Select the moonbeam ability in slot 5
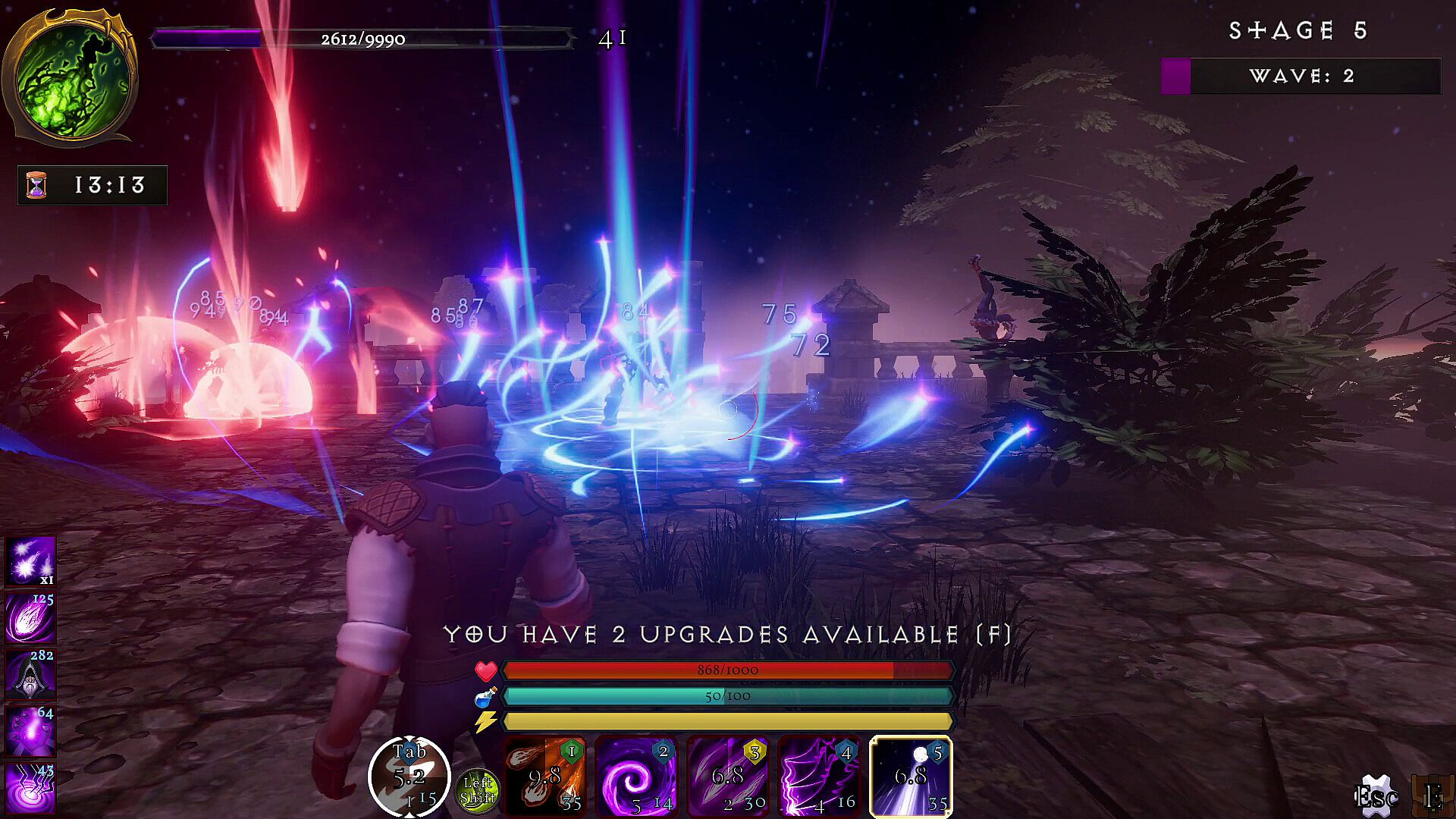The image size is (1456, 819). [x=910, y=777]
